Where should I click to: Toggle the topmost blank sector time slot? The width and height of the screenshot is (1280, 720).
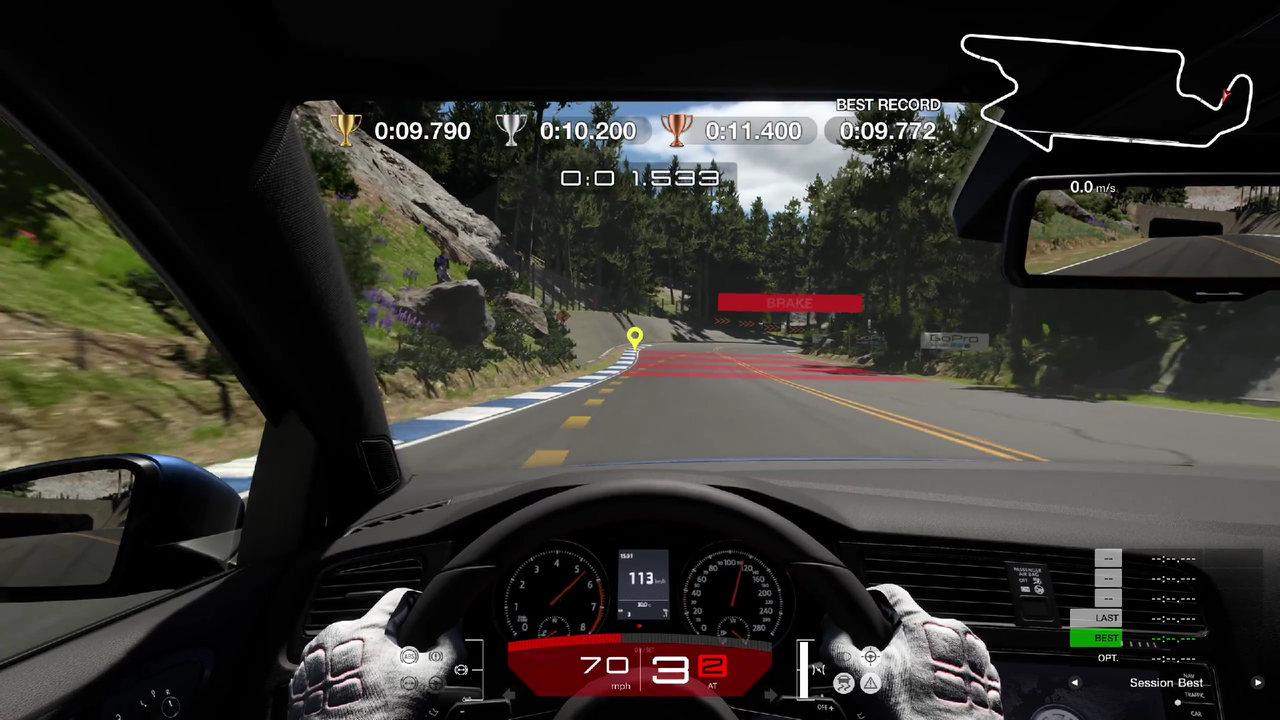point(1108,558)
